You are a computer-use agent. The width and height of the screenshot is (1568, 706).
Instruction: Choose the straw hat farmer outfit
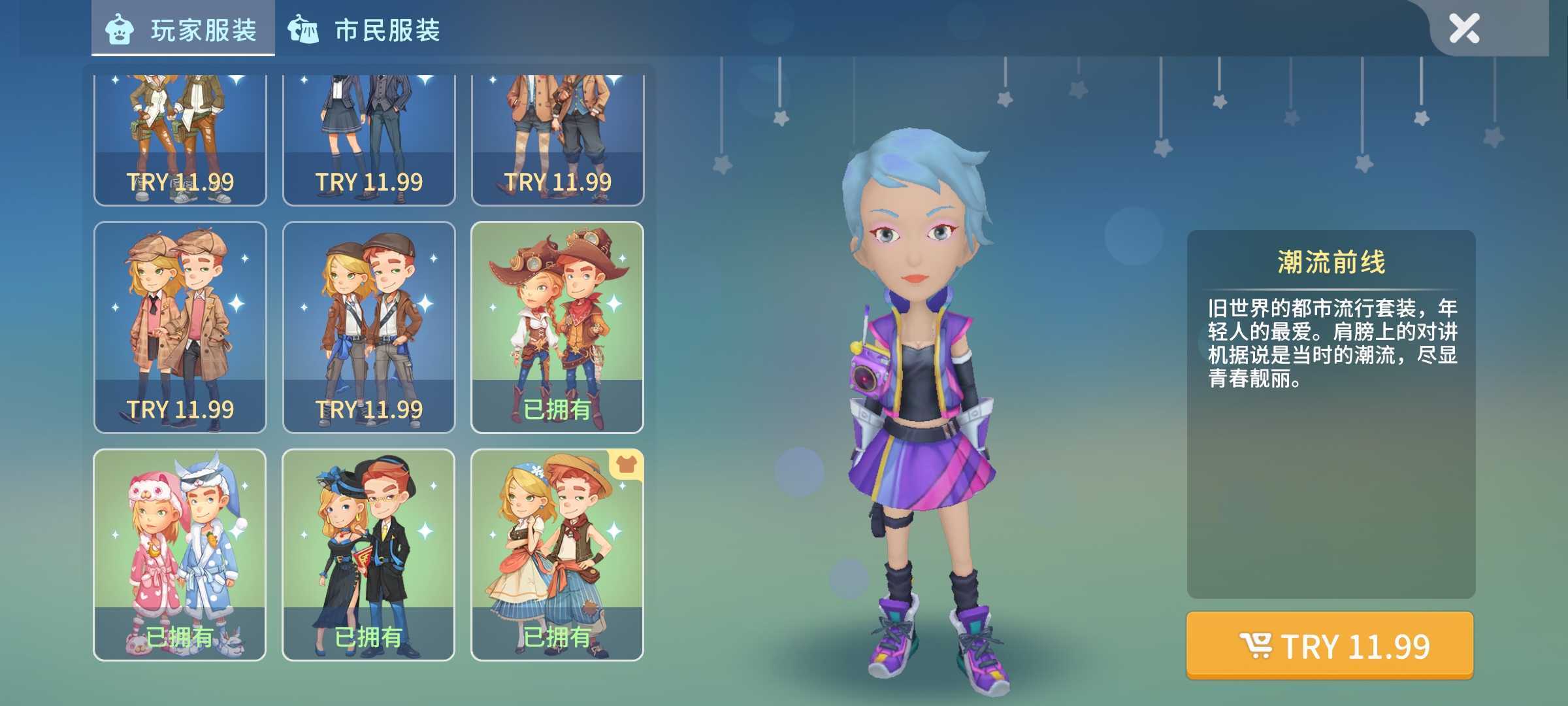[x=557, y=554]
